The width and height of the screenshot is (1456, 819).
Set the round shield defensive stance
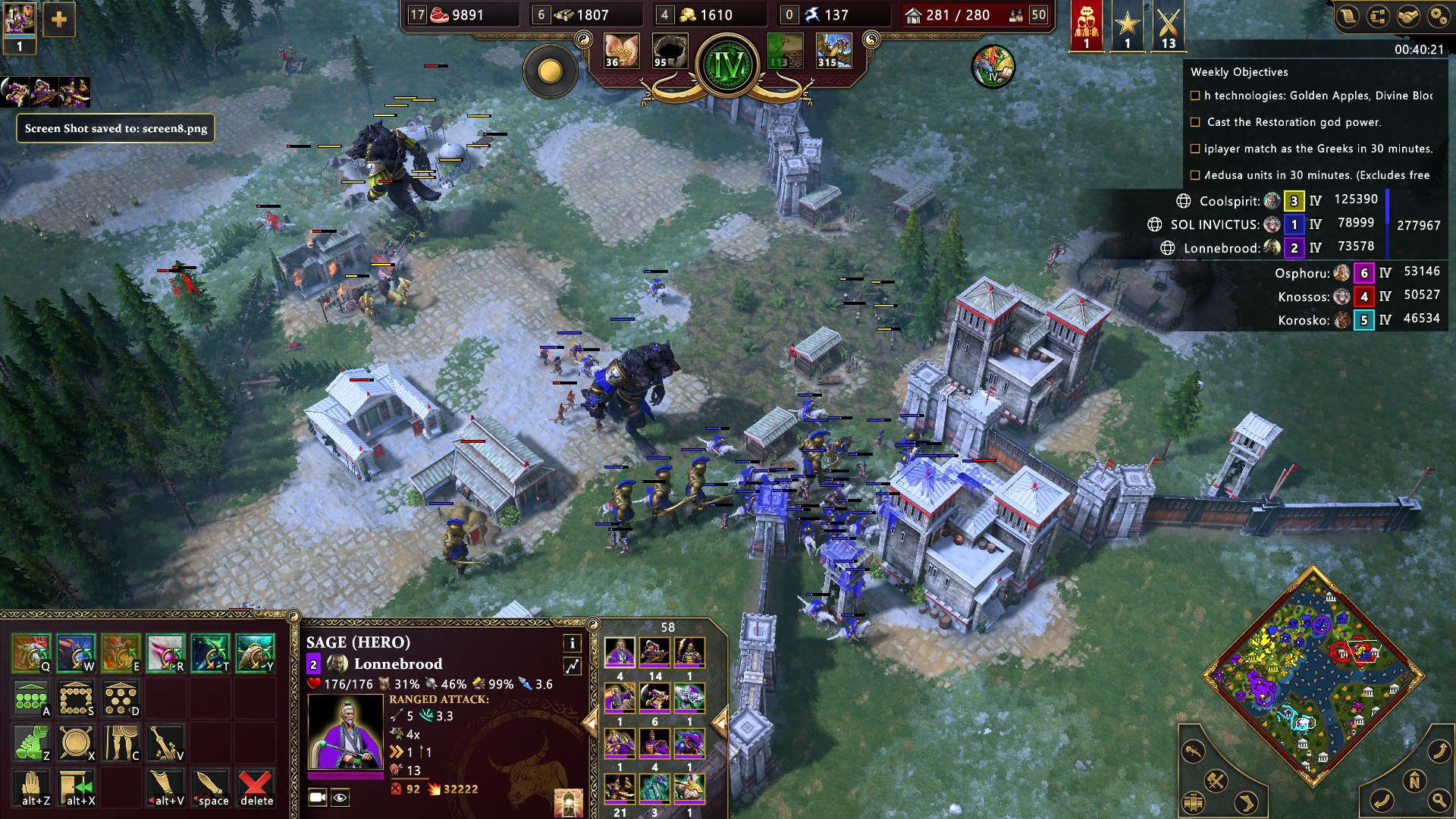coord(76,742)
